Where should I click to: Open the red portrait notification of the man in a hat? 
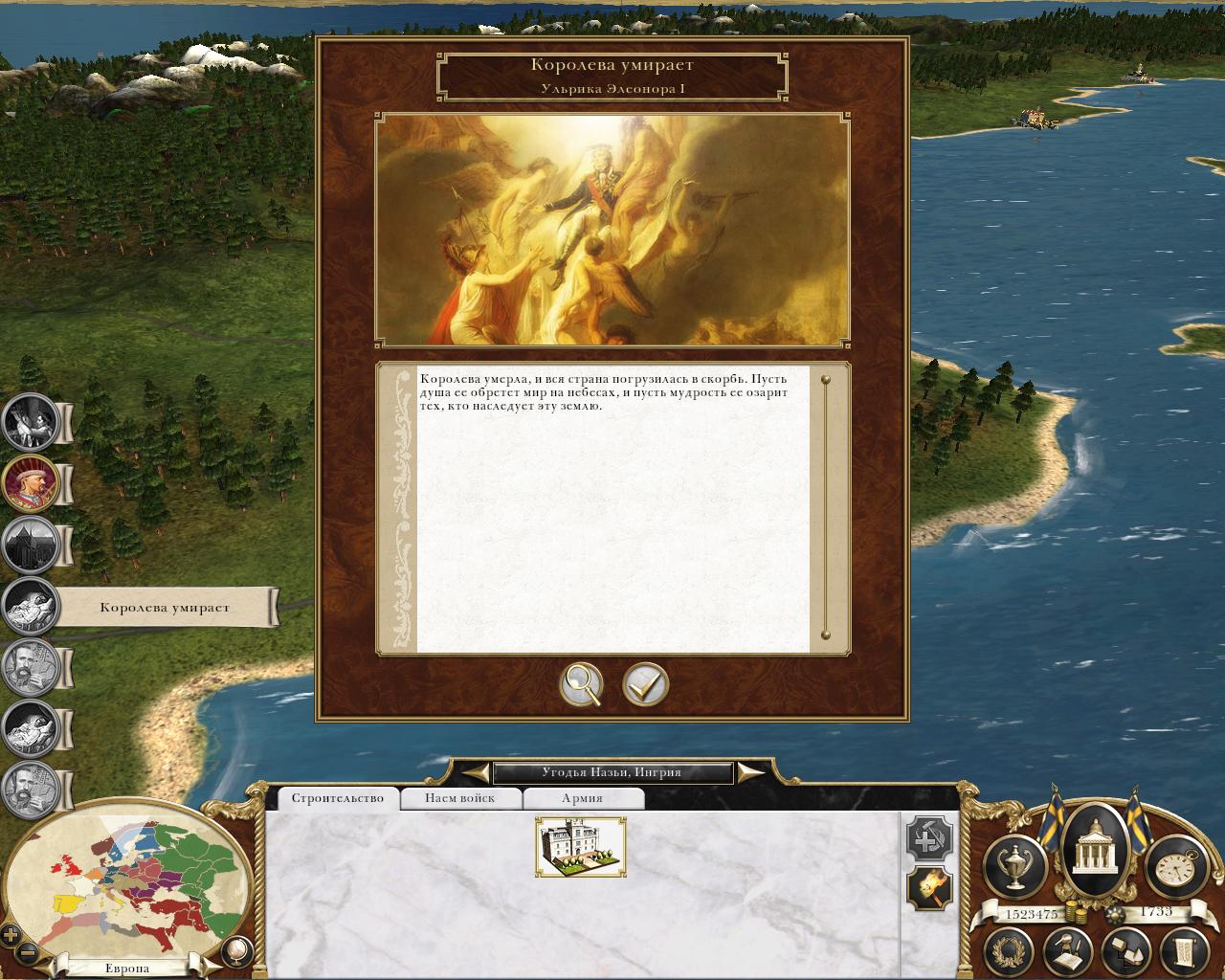click(32, 483)
